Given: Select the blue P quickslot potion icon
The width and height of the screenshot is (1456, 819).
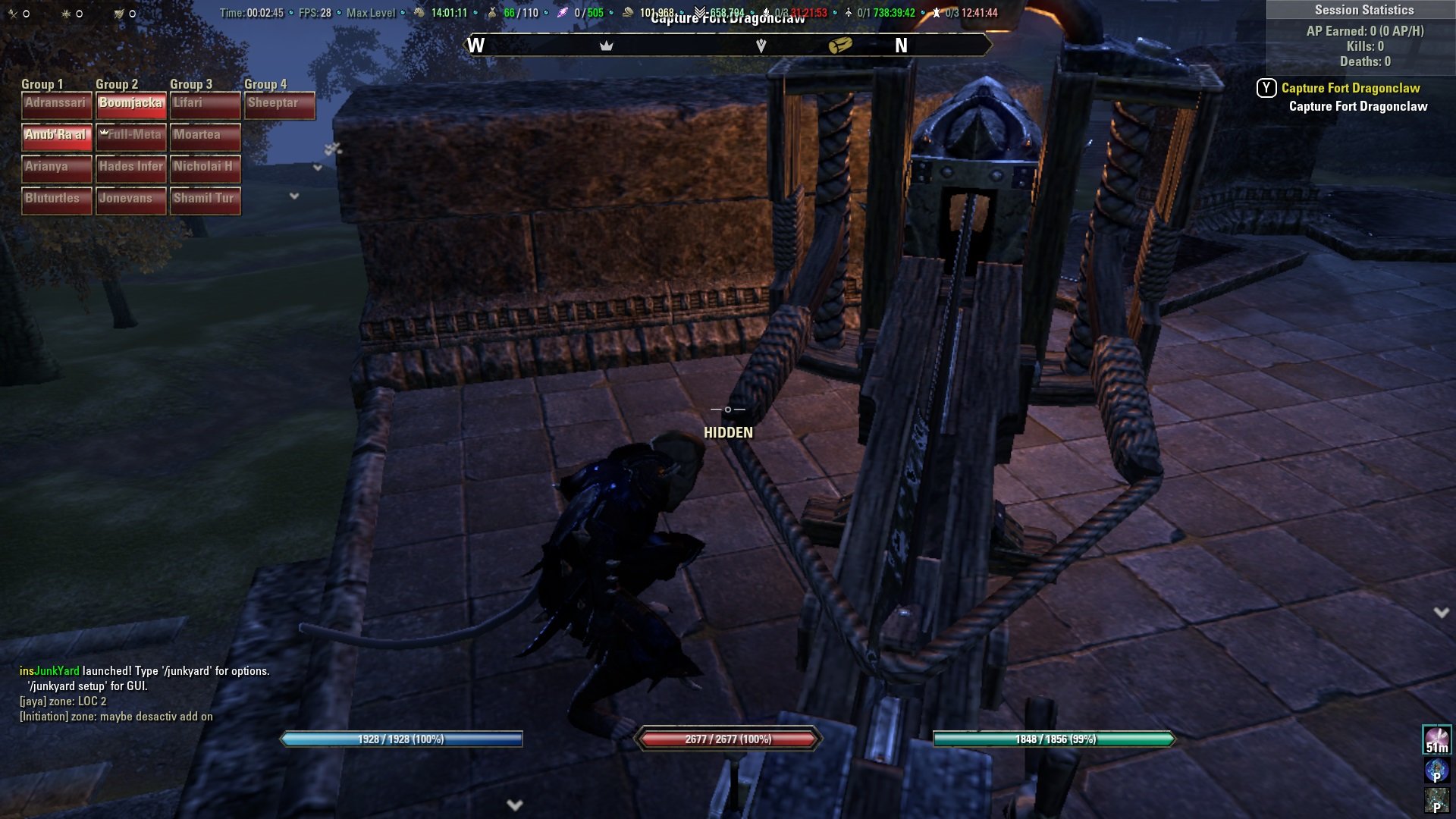Looking at the screenshot, I should pos(1437,770).
